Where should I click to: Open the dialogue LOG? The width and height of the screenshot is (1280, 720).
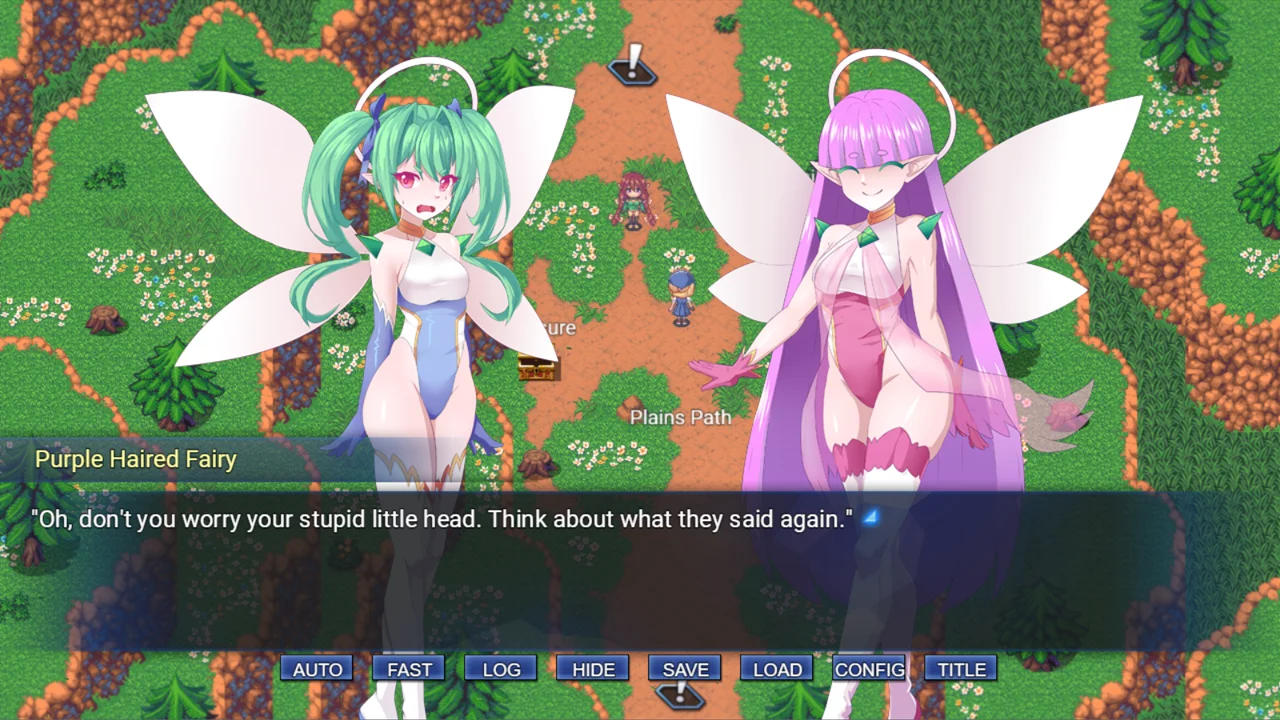tap(501, 669)
